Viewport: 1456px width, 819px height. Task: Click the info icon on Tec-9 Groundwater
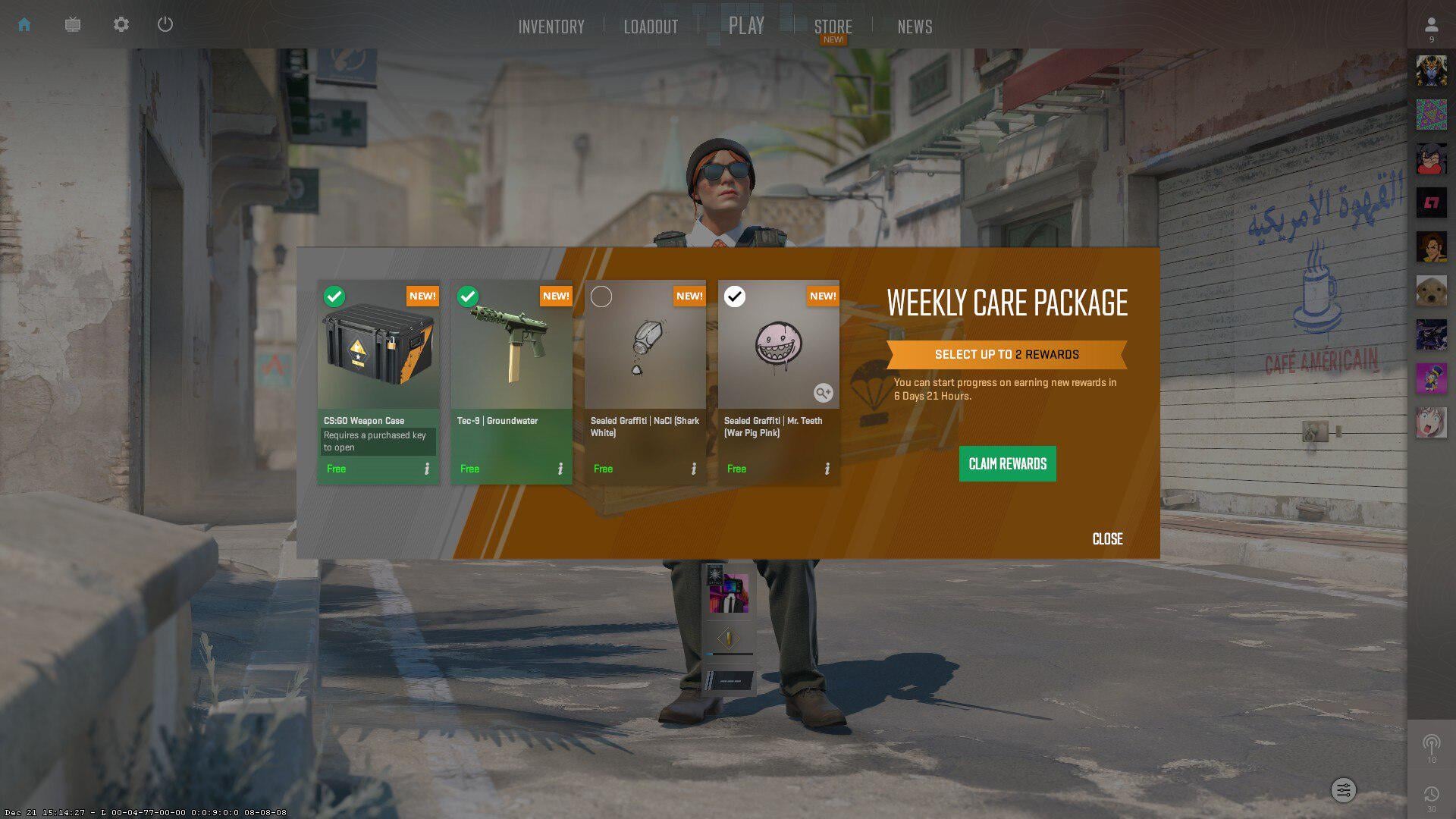point(561,469)
